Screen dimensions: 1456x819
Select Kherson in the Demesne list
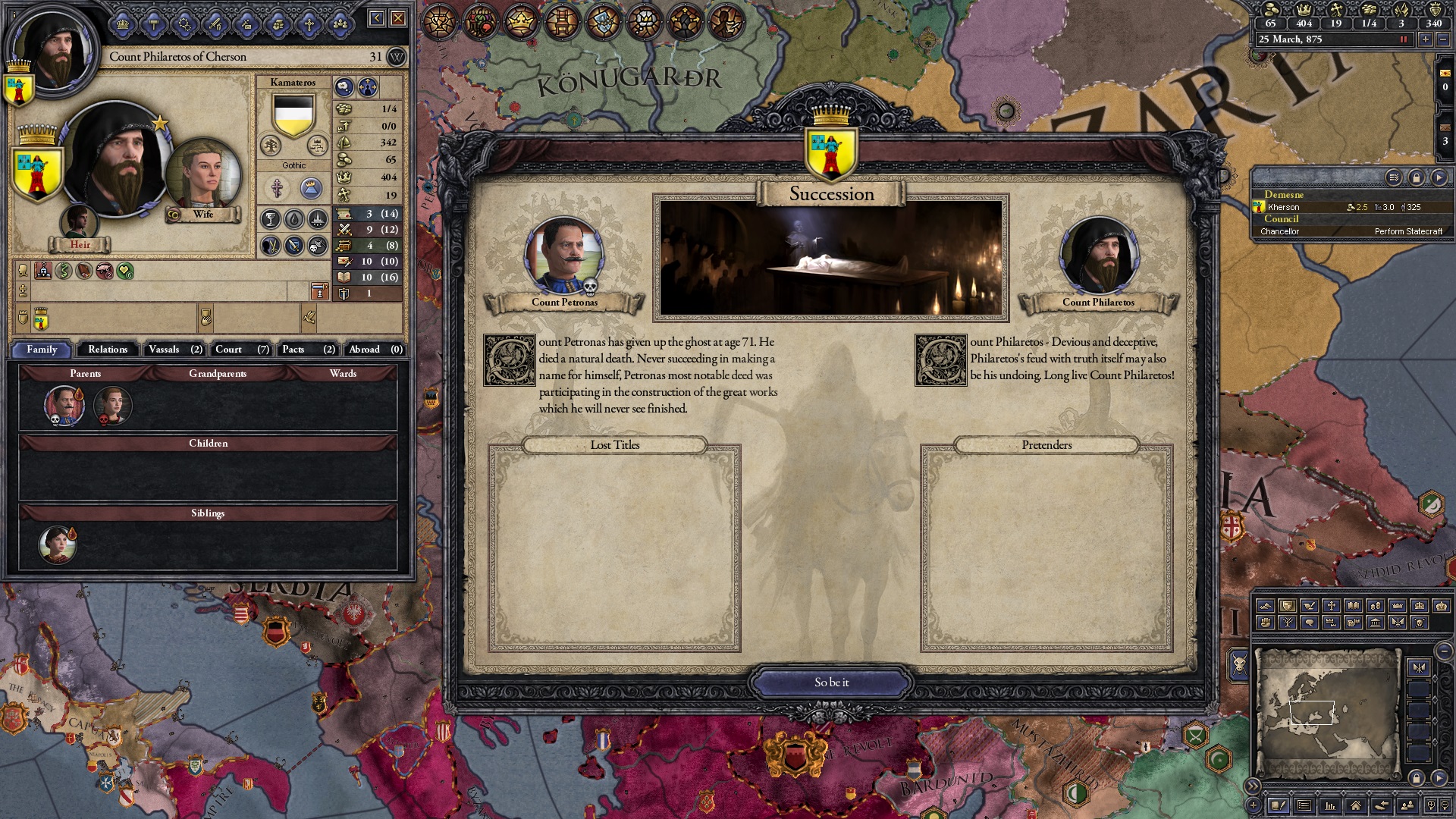click(1284, 207)
